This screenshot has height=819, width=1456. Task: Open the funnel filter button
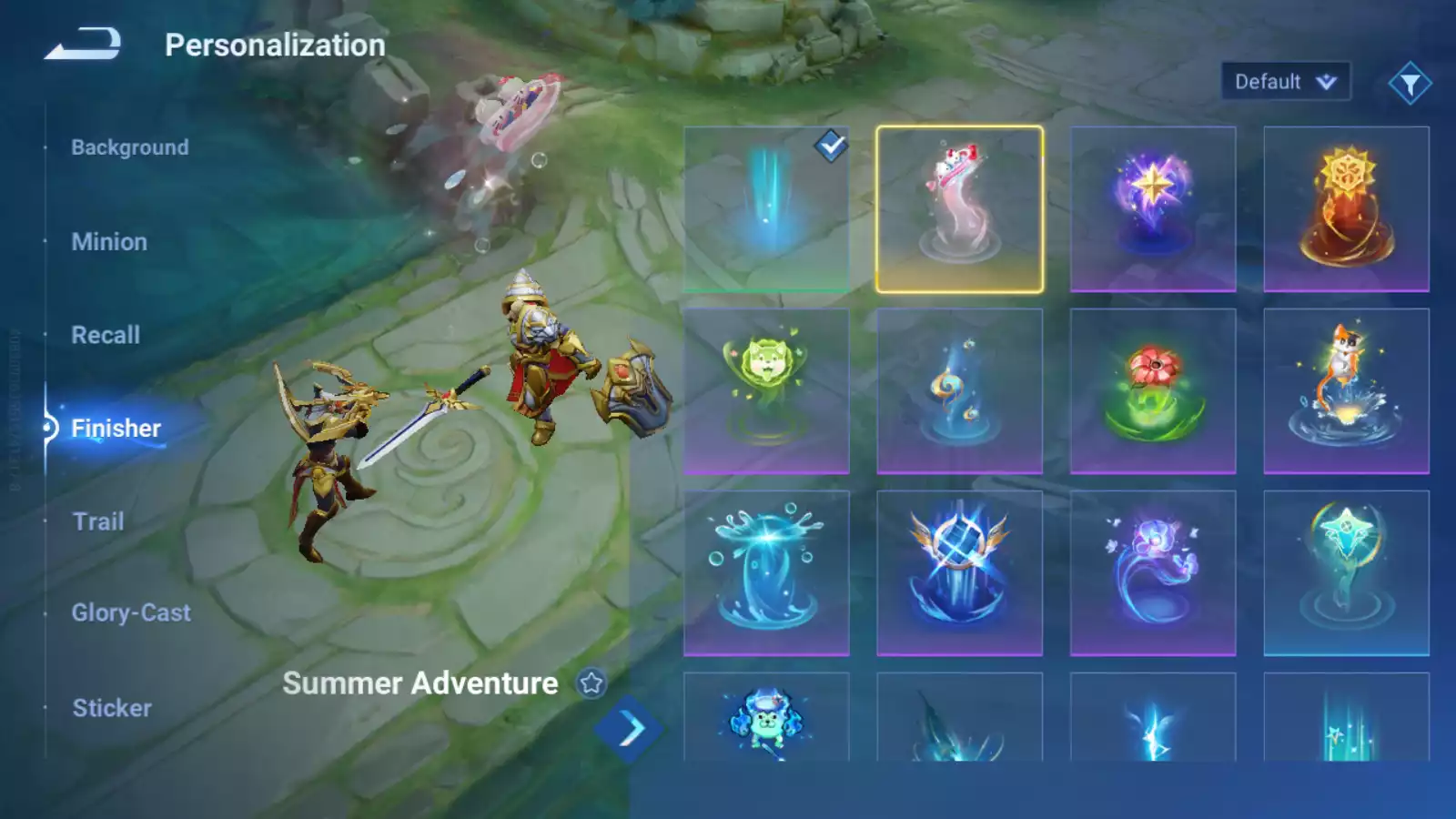tap(1410, 84)
